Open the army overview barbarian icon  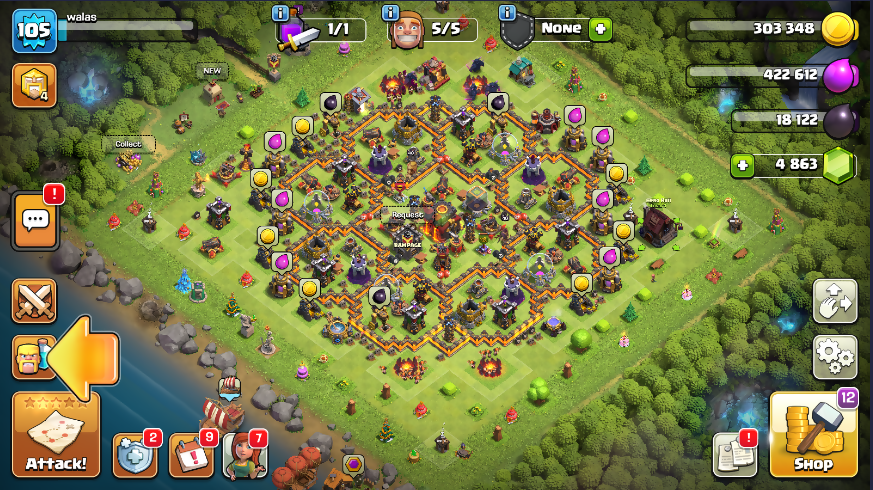click(x=30, y=356)
